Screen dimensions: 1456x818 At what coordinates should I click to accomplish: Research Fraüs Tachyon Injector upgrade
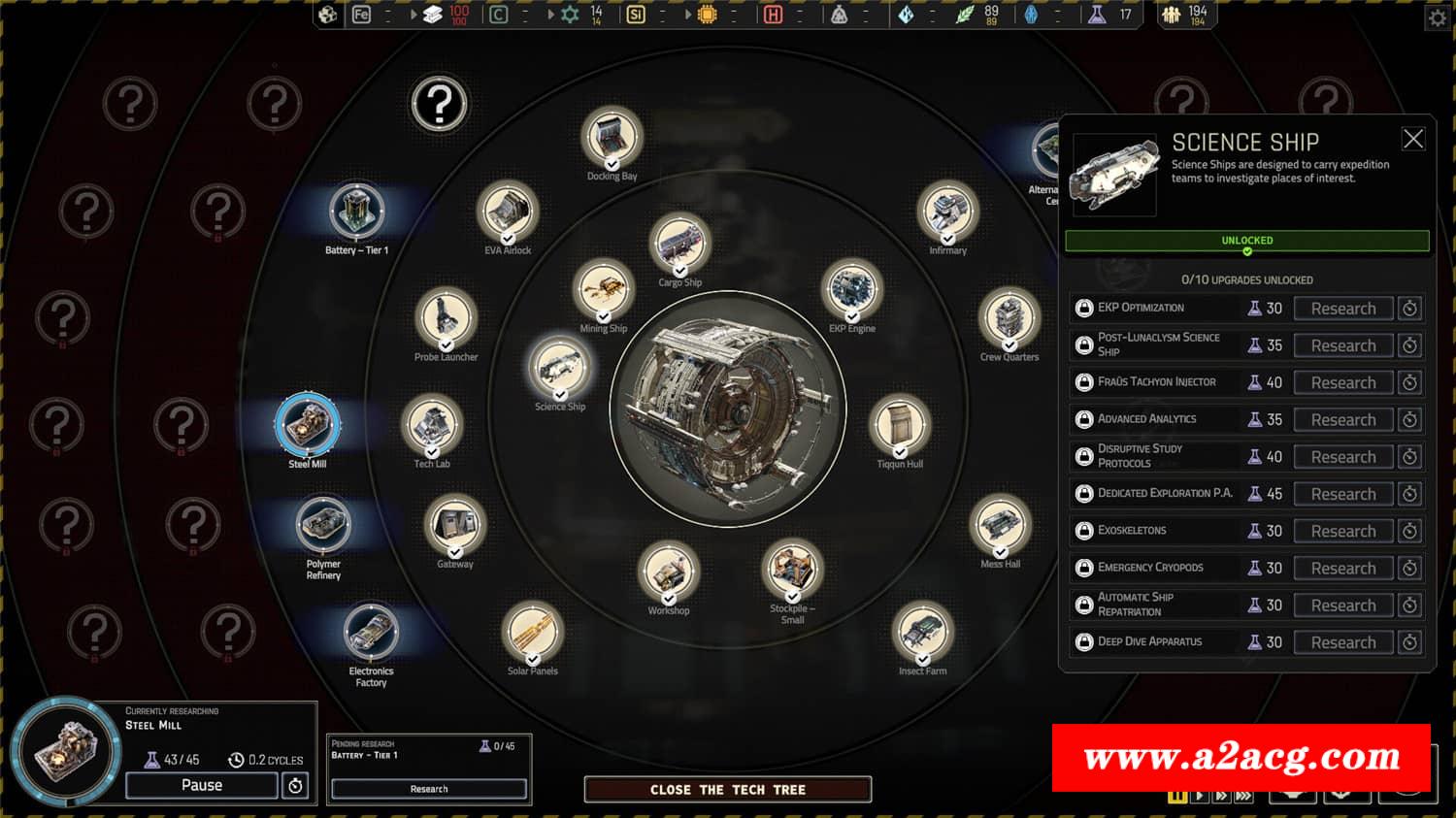(x=1342, y=382)
